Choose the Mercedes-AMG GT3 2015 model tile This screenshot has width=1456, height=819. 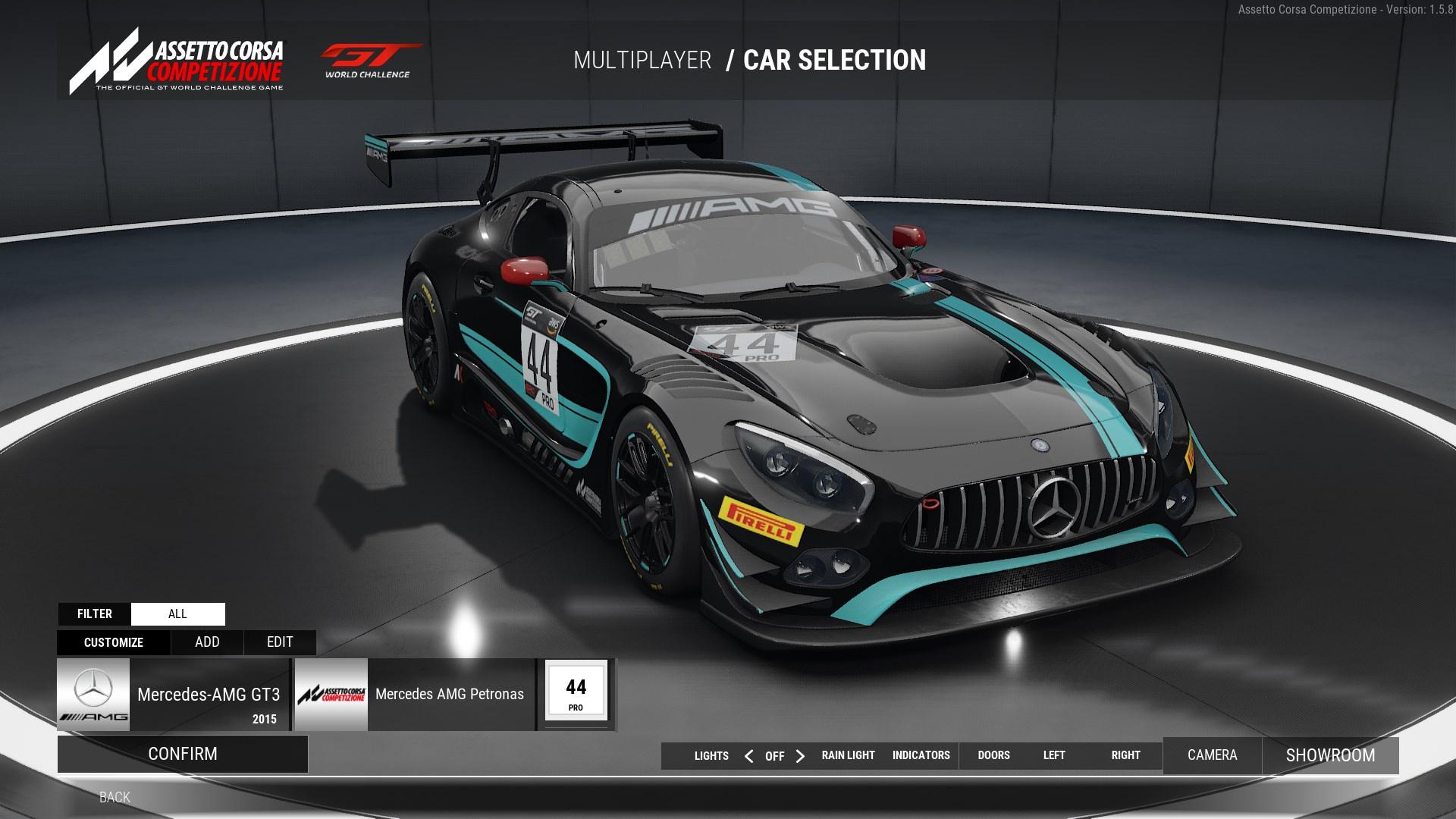pyautogui.click(x=173, y=695)
